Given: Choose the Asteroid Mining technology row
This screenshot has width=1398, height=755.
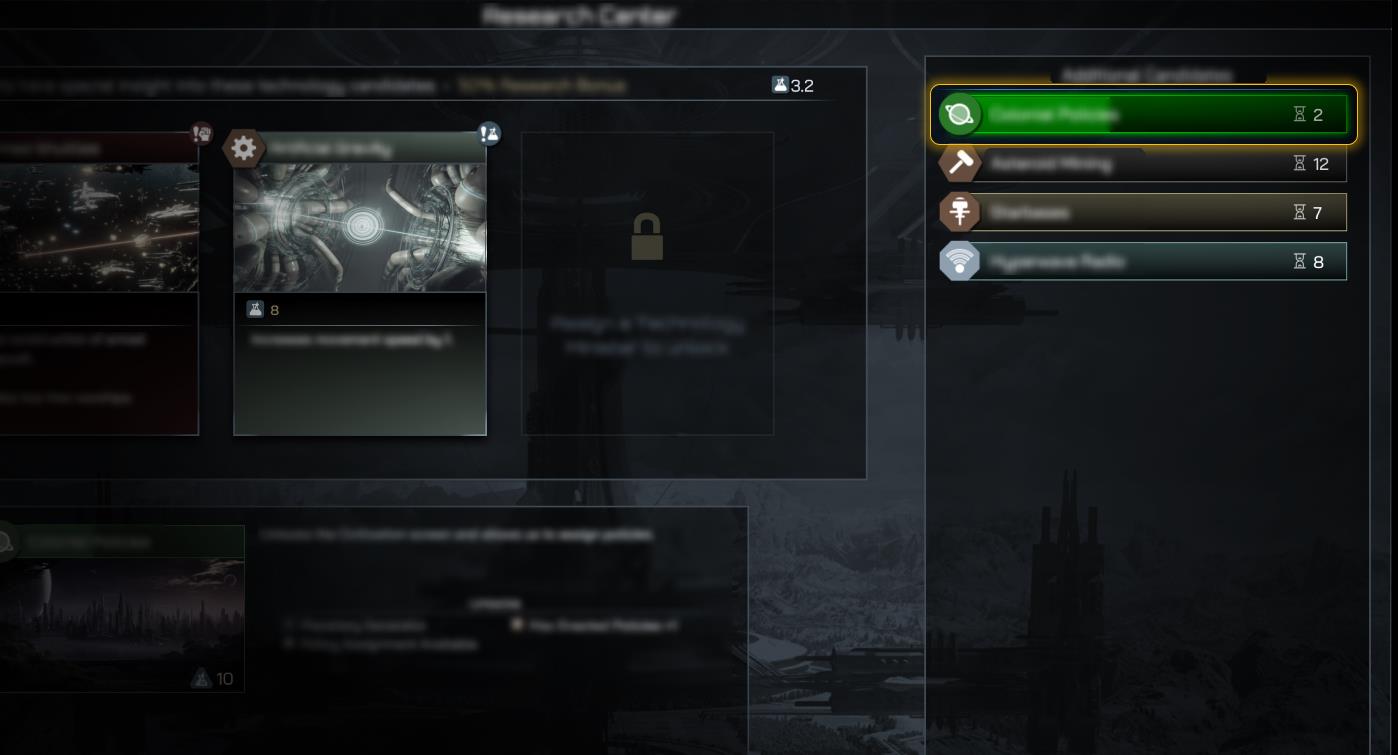Looking at the screenshot, I should 1143,163.
